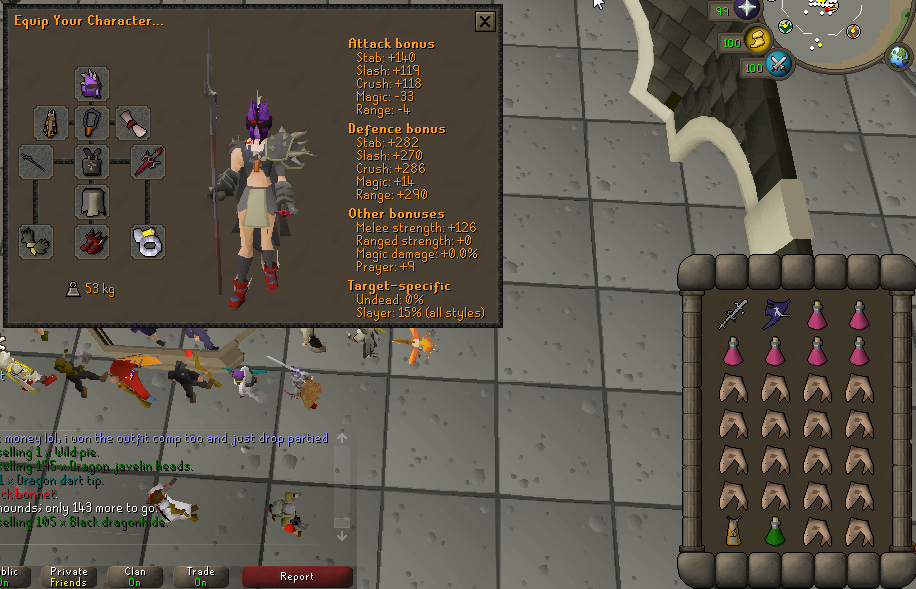Activate the special attack orb
The image size is (916, 589).
tap(777, 66)
